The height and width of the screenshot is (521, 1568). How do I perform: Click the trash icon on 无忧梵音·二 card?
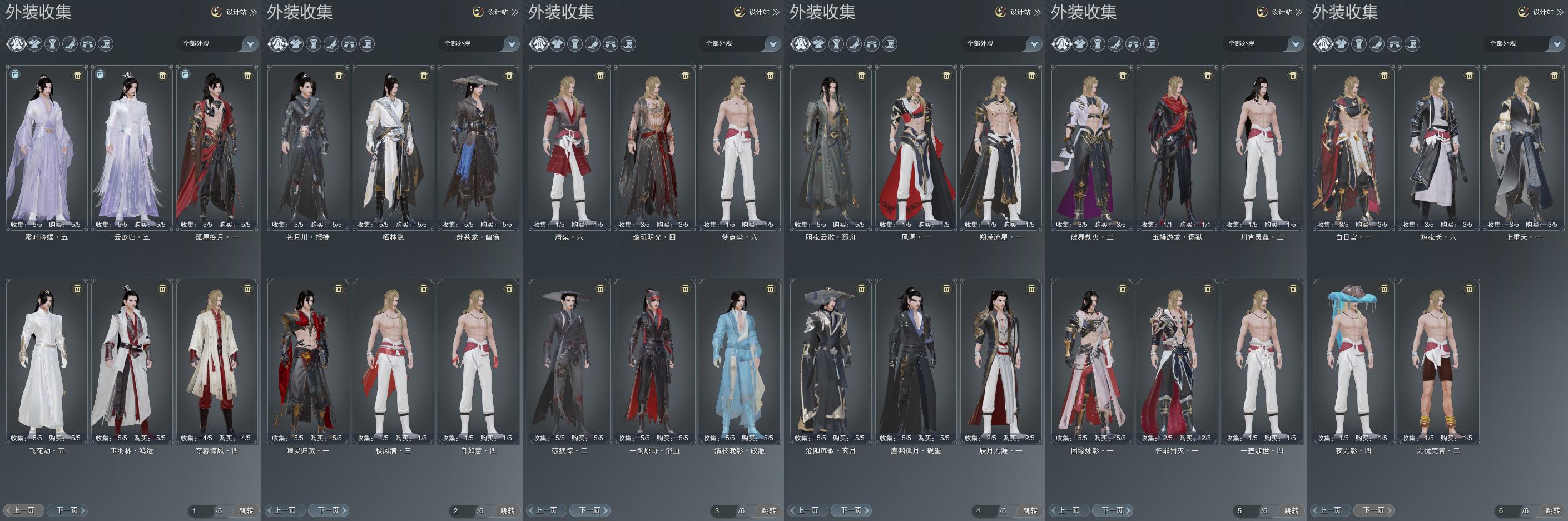pyautogui.click(x=1469, y=289)
